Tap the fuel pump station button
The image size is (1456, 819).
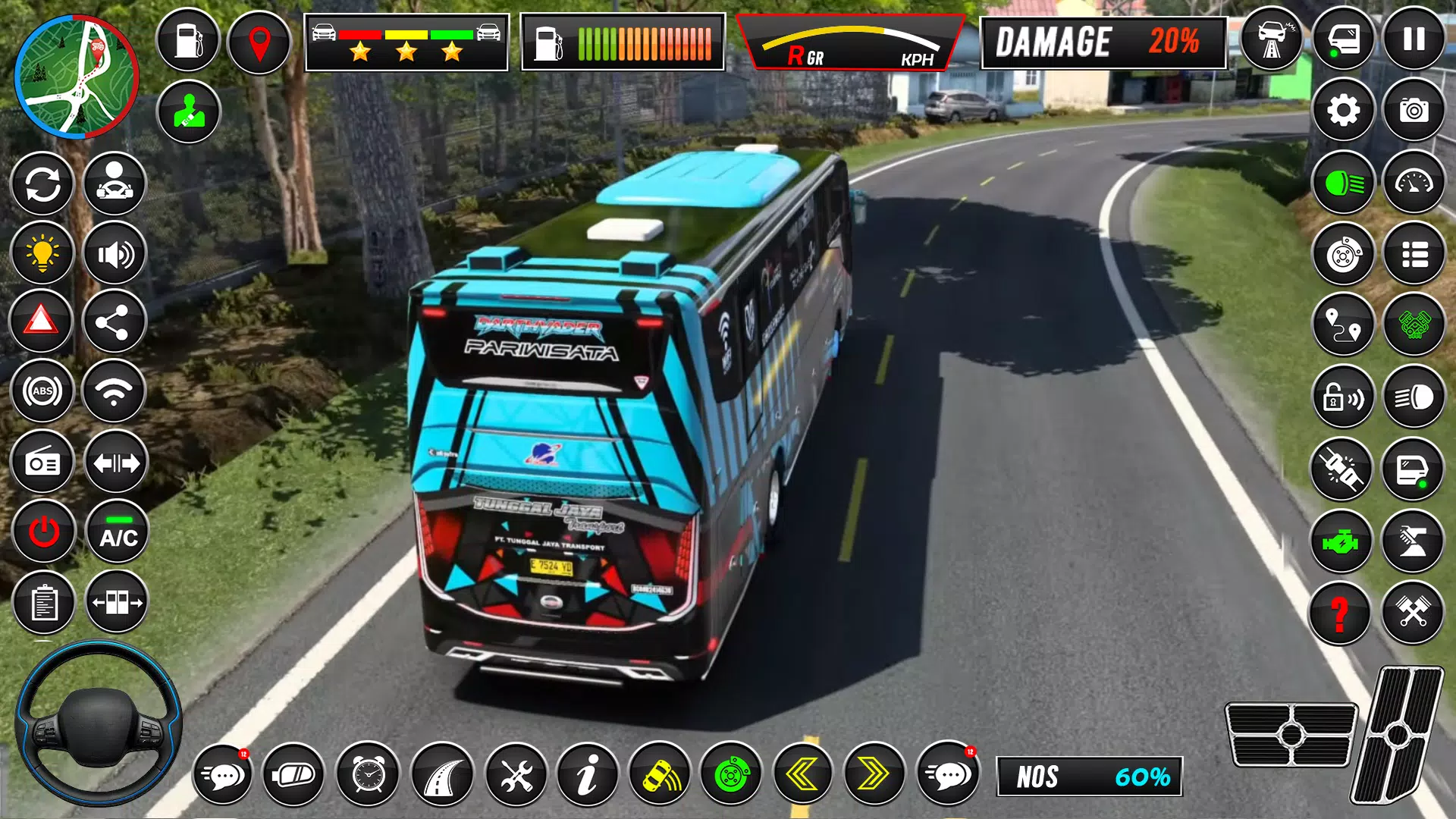187,40
